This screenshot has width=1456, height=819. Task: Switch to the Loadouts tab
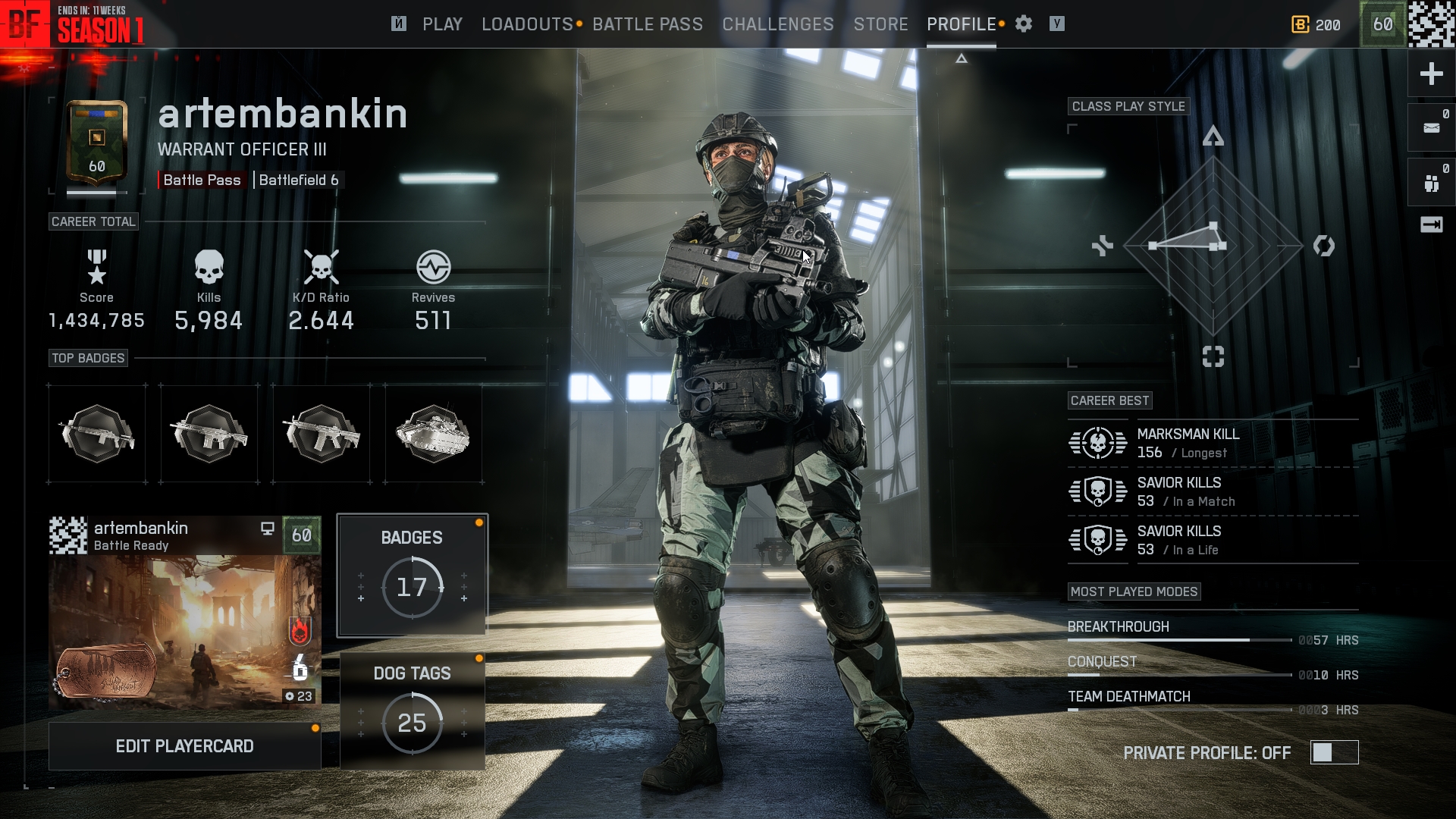pyautogui.click(x=527, y=24)
